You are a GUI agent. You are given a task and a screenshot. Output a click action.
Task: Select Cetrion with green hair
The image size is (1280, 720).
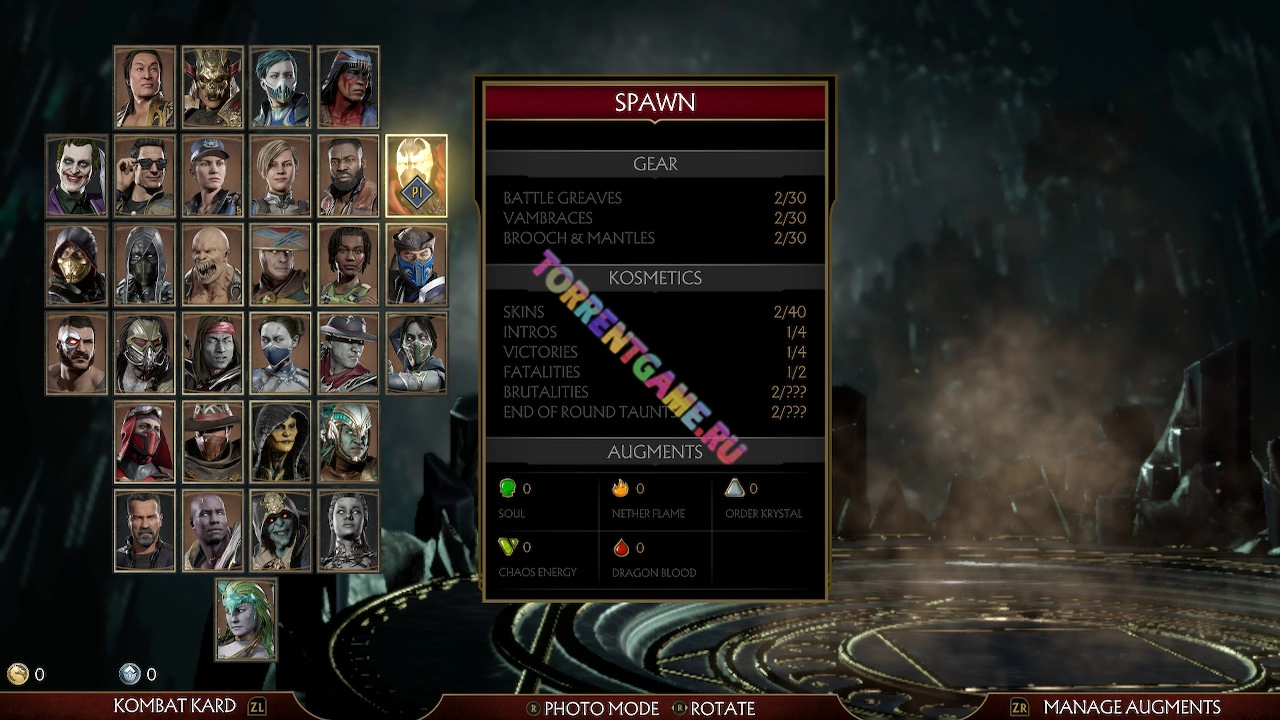pos(246,619)
